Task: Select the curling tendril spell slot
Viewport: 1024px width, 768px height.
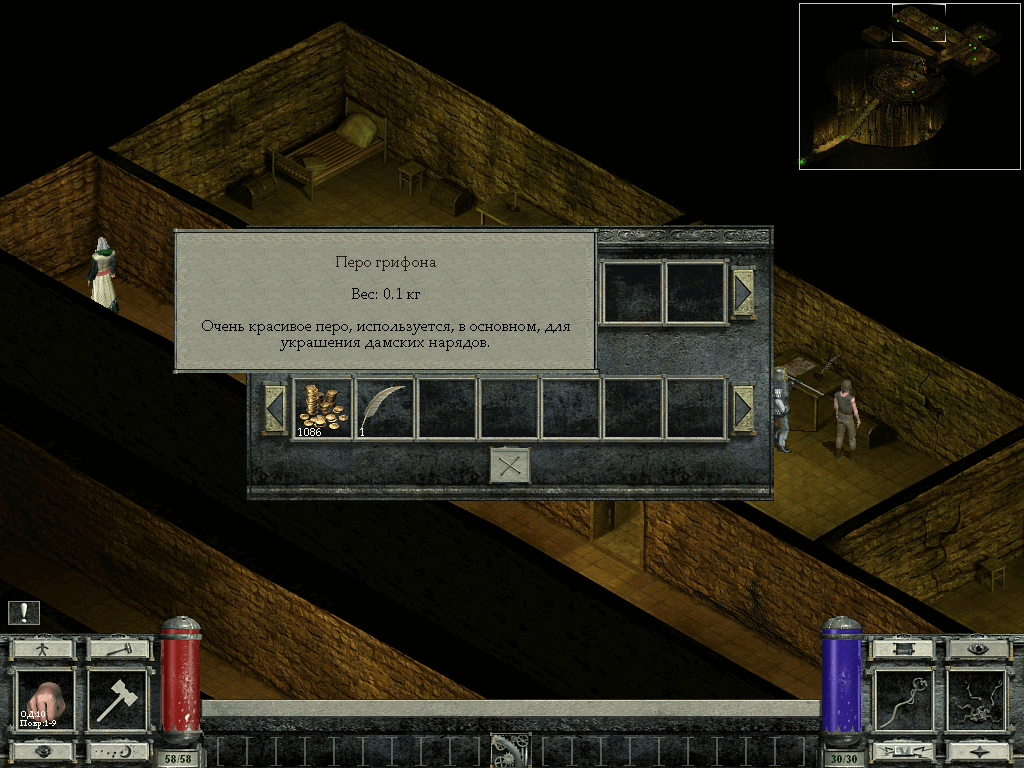Action: tap(904, 700)
